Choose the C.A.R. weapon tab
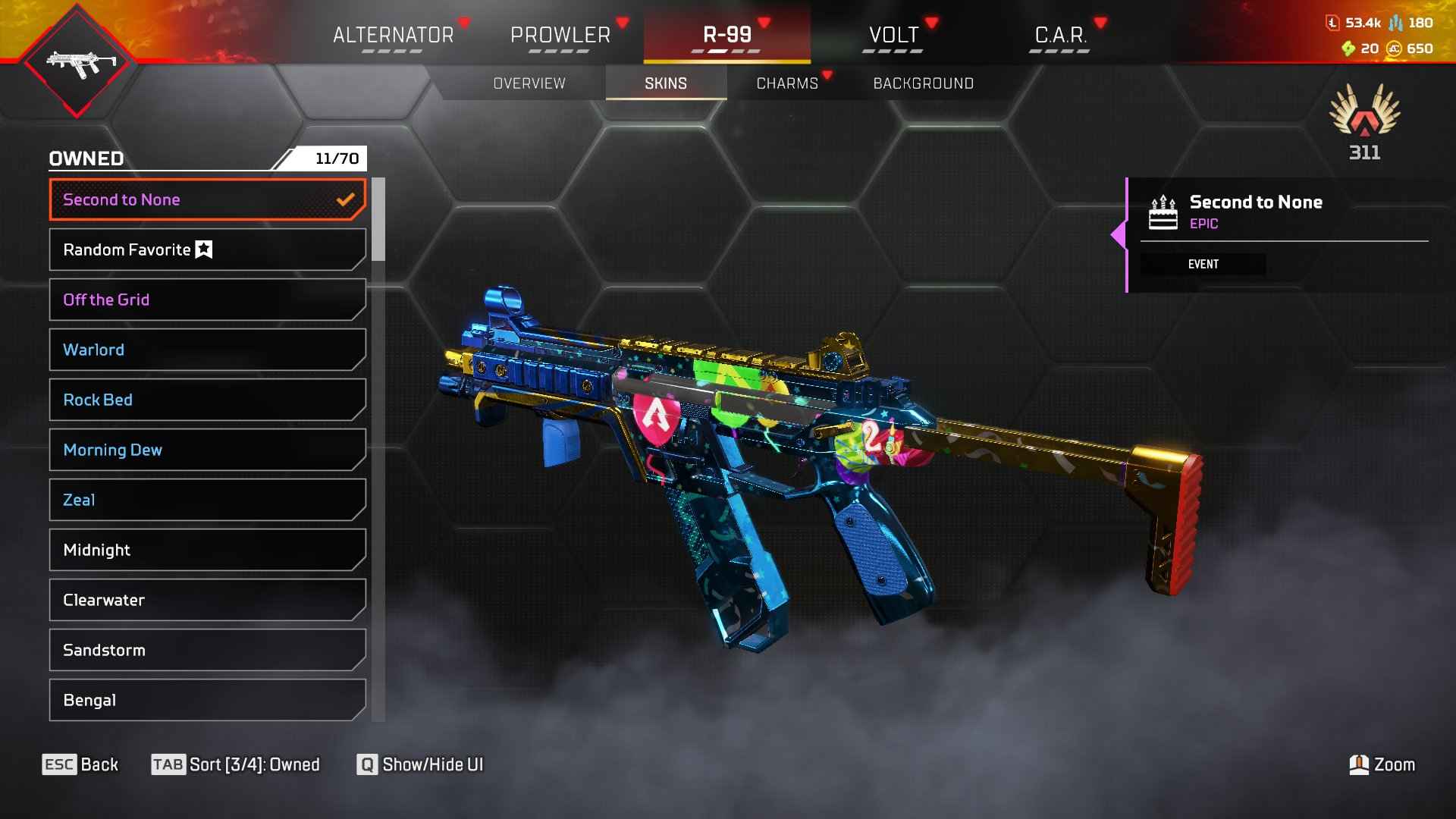 1060,35
